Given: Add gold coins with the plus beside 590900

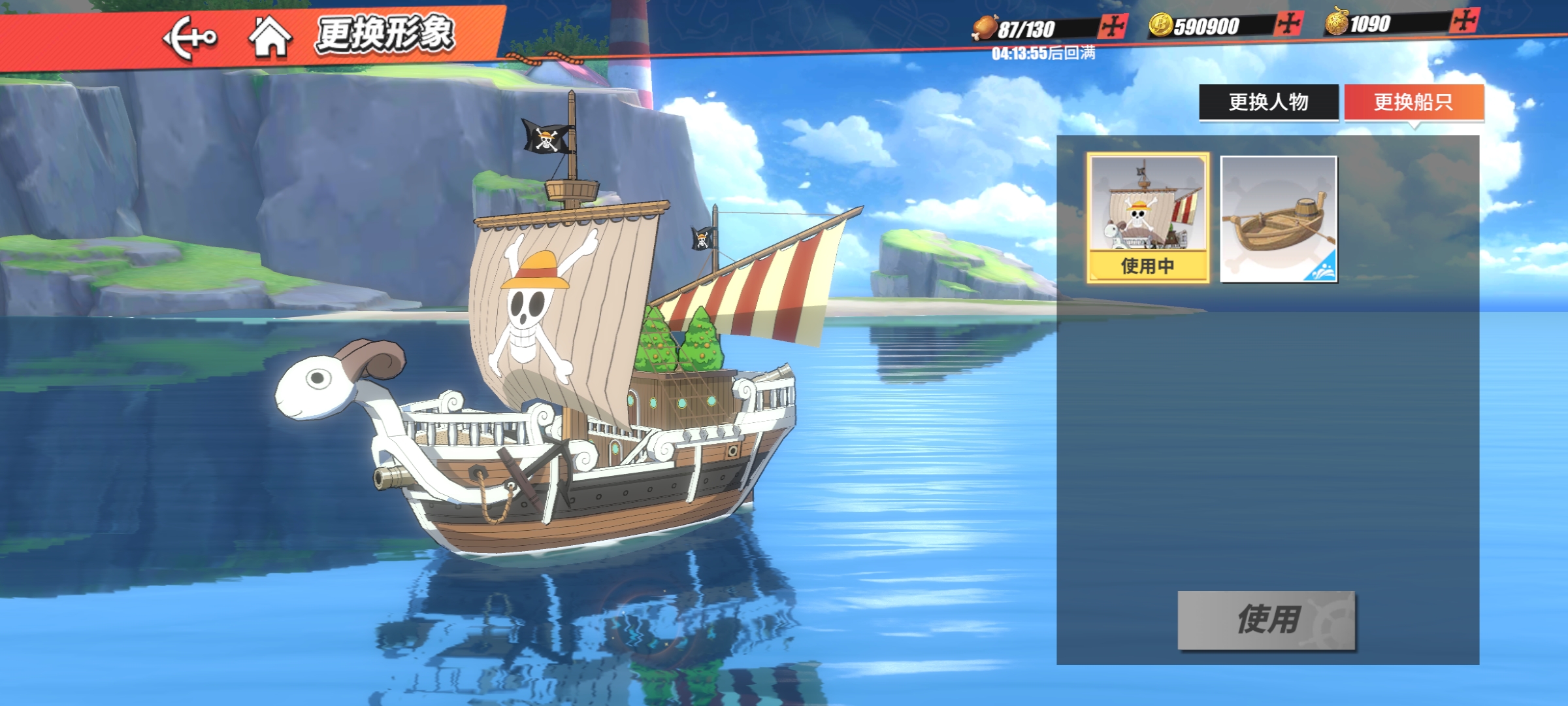Looking at the screenshot, I should (x=1288, y=24).
